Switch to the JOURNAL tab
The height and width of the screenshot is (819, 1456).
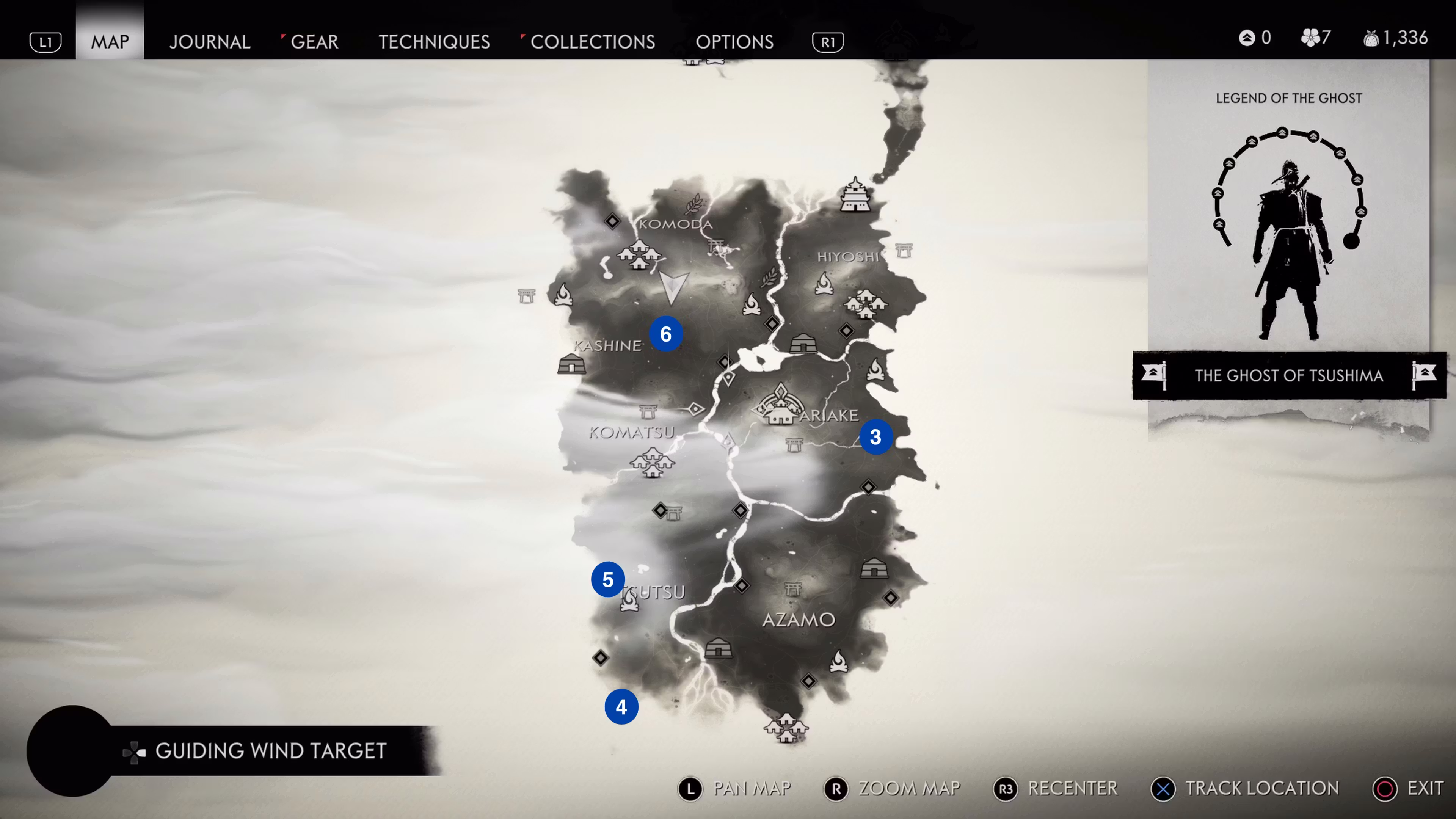tap(210, 41)
